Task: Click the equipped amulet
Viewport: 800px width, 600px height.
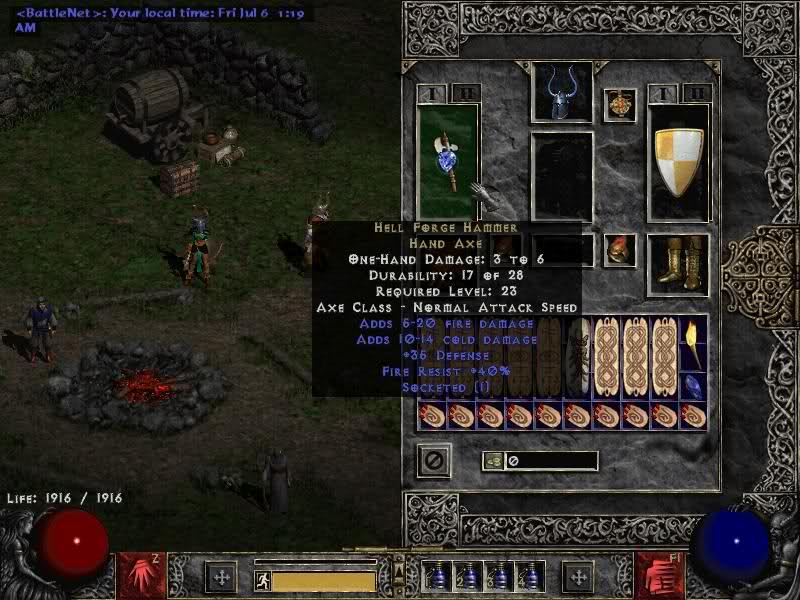Action: point(620,105)
